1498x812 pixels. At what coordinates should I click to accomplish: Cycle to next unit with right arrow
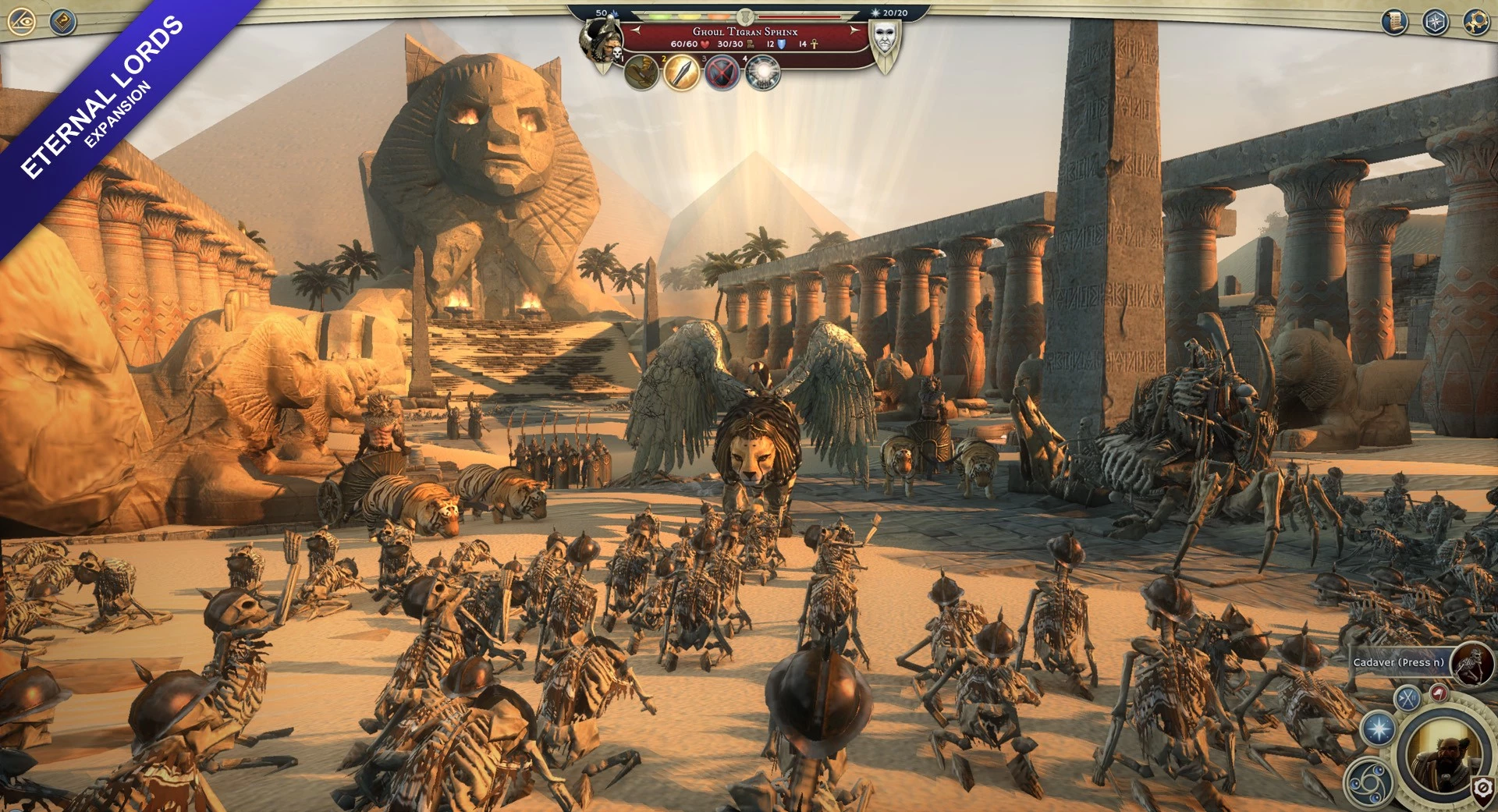point(856,30)
